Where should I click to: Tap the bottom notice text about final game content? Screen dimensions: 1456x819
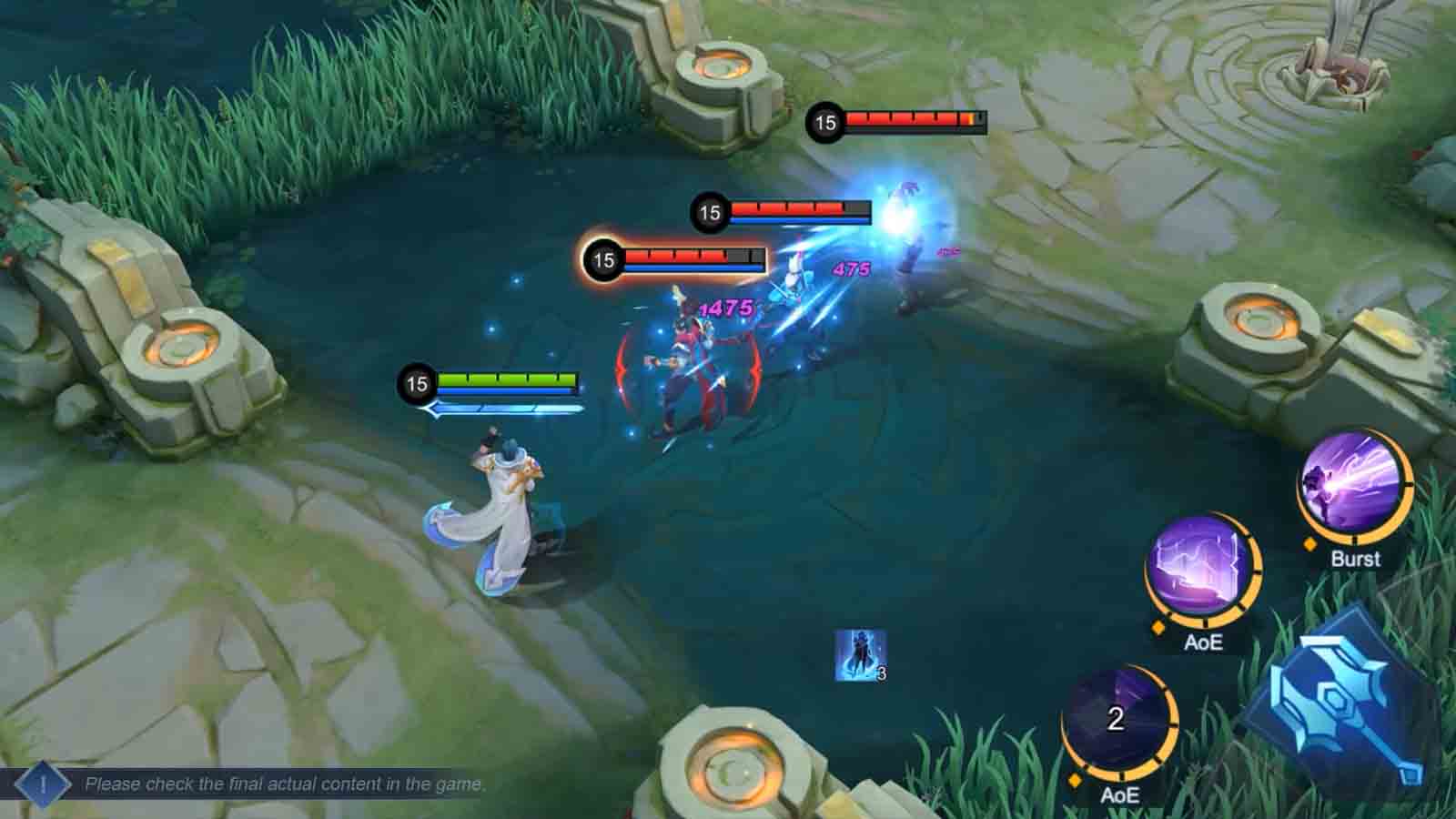tap(284, 781)
